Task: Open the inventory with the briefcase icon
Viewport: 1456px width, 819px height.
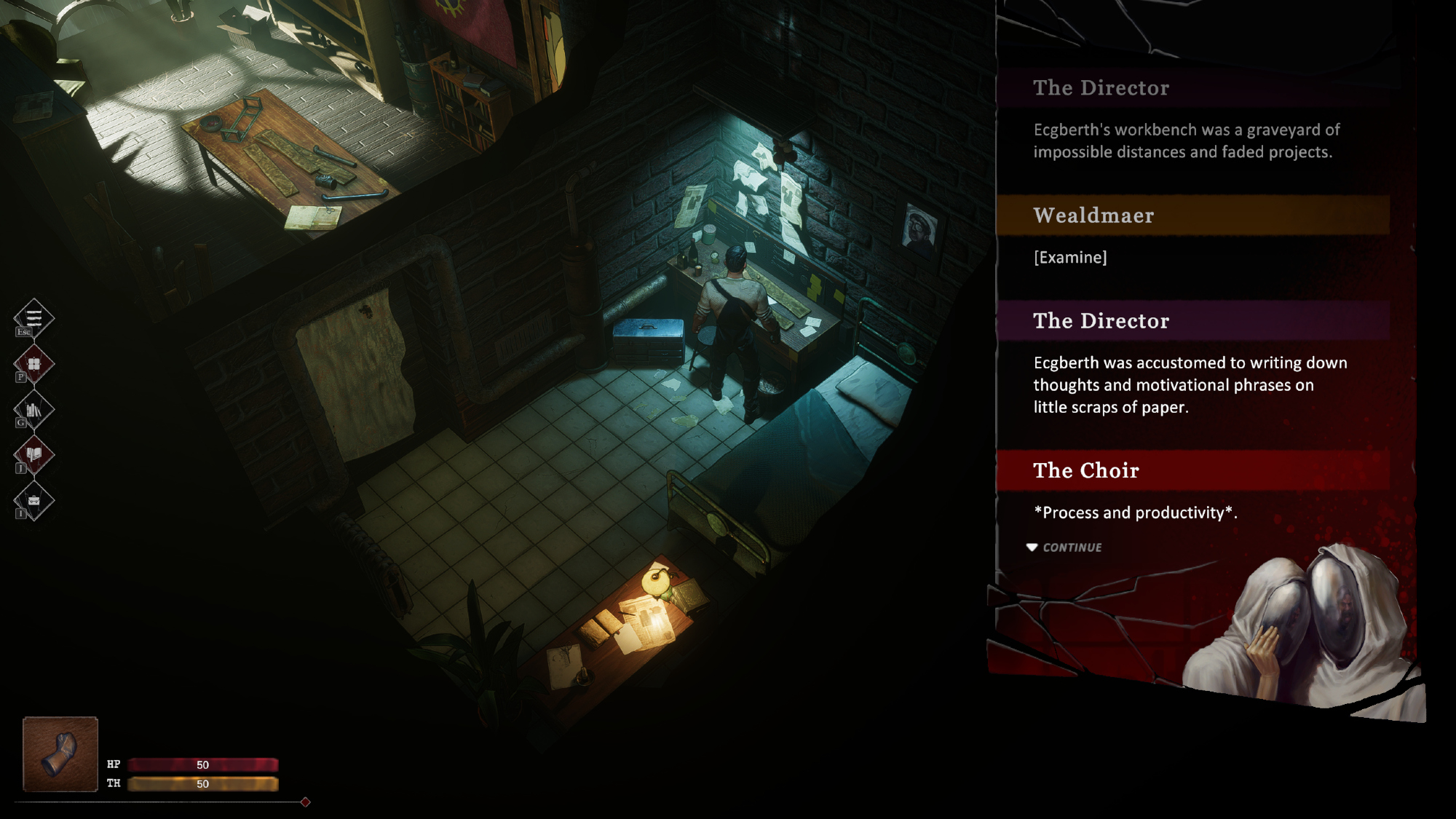Action: click(33, 501)
